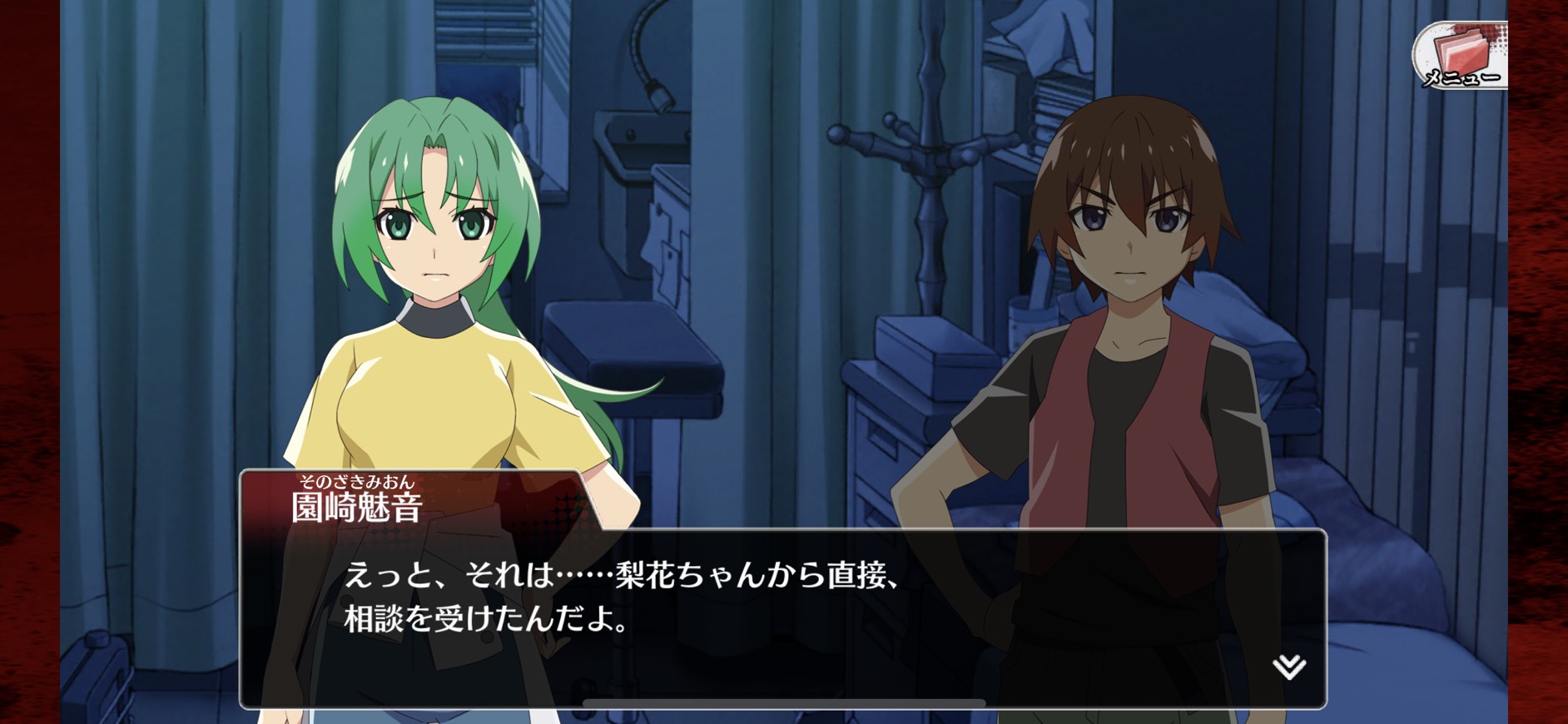Advance dialogue with the double-arrow indicator
Viewport: 1568px width, 724px height.
pos(1288,667)
